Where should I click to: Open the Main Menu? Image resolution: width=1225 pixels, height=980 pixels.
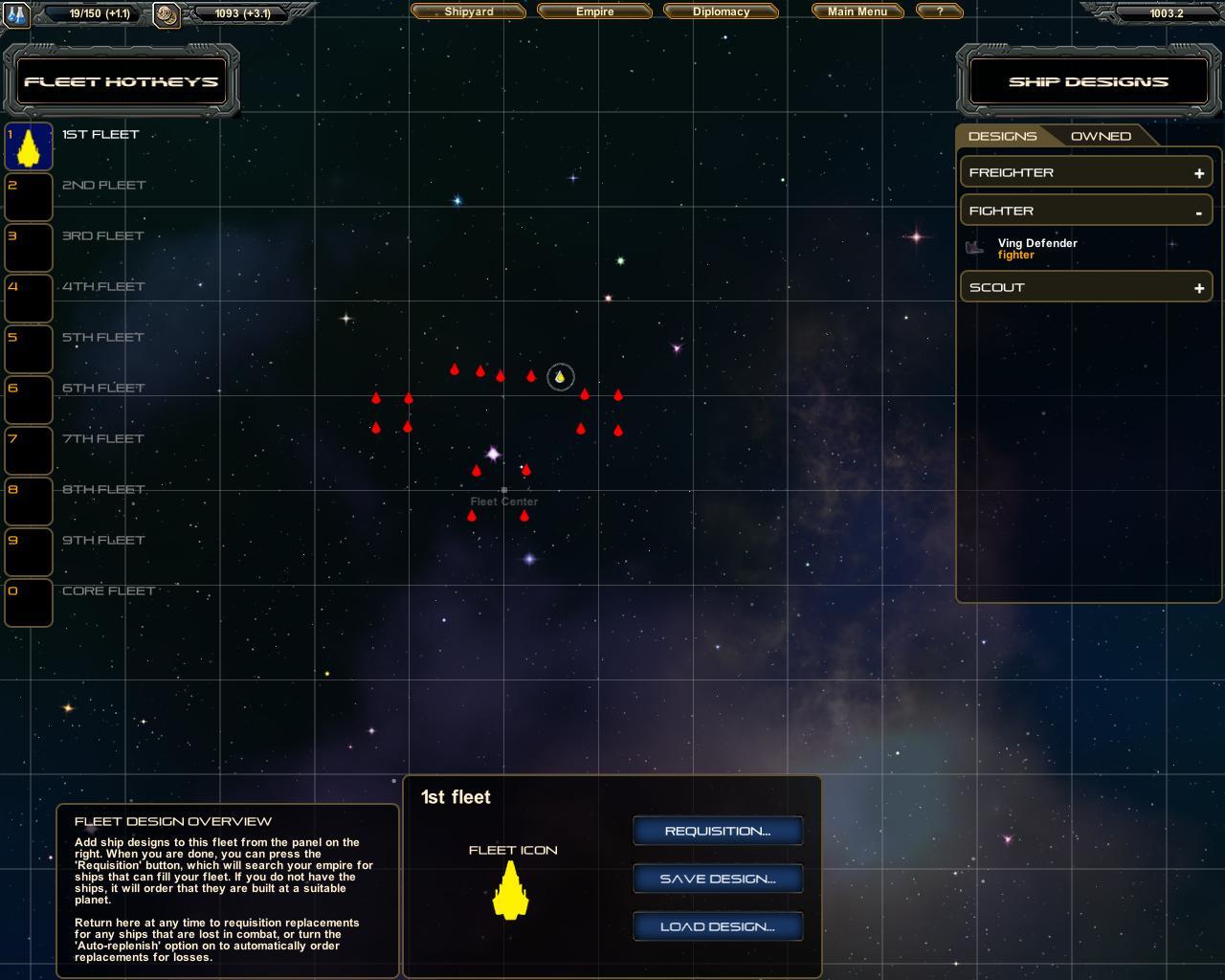[857, 11]
